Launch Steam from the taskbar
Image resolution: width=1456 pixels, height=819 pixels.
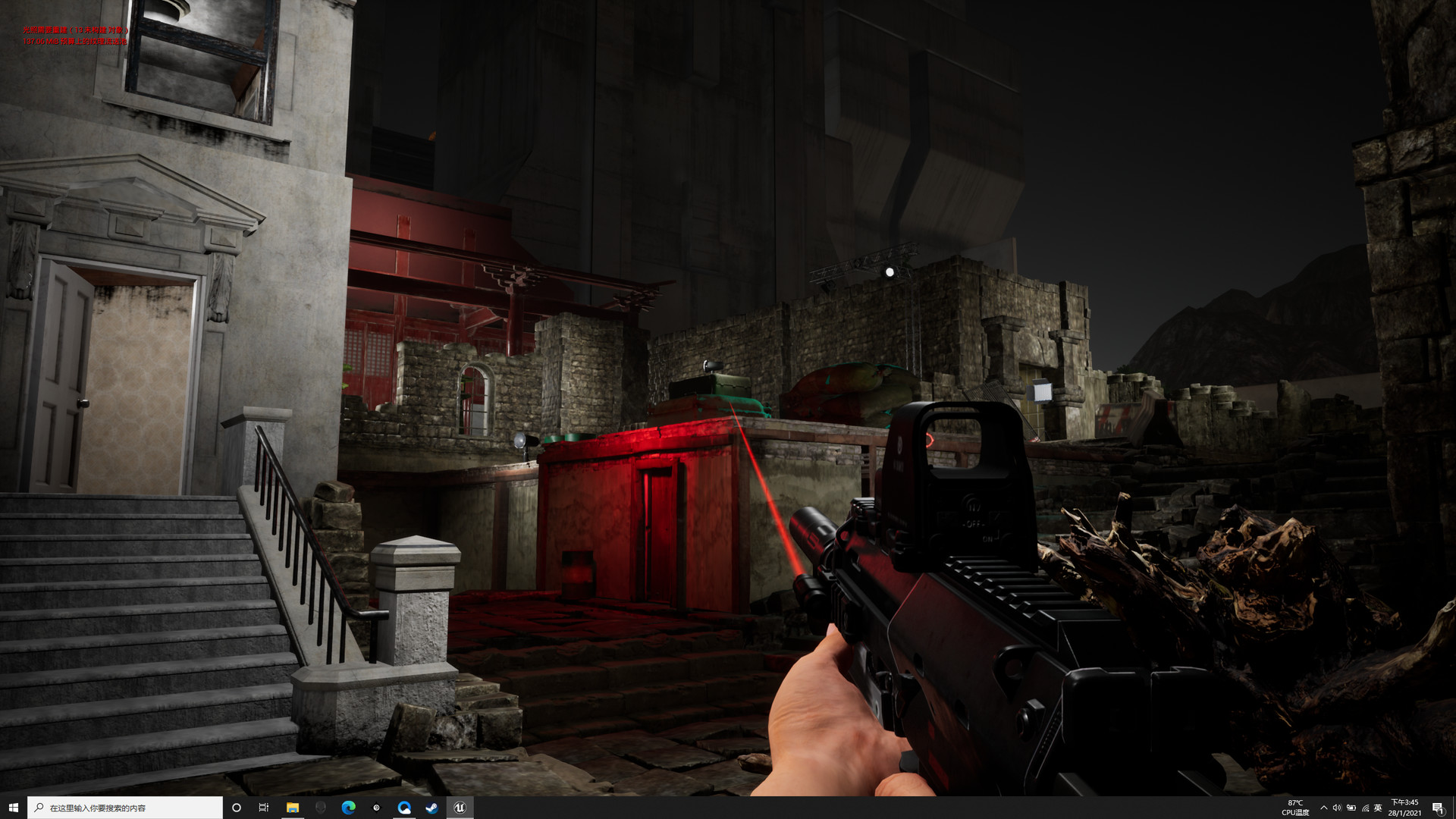pos(432,808)
